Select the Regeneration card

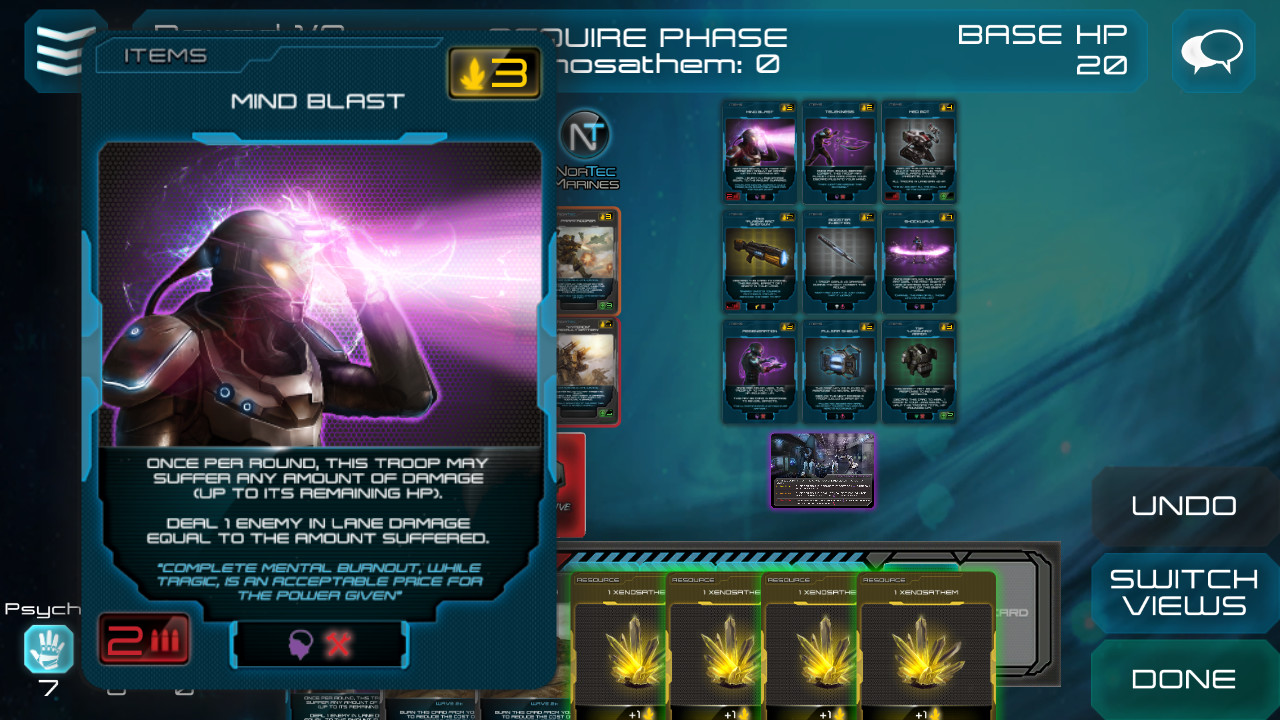point(759,372)
